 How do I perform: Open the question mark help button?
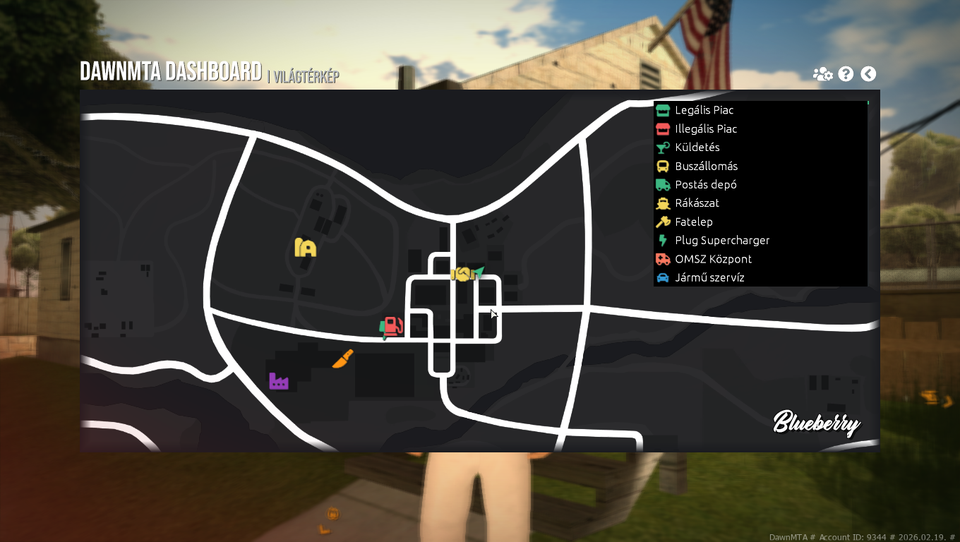coord(846,74)
